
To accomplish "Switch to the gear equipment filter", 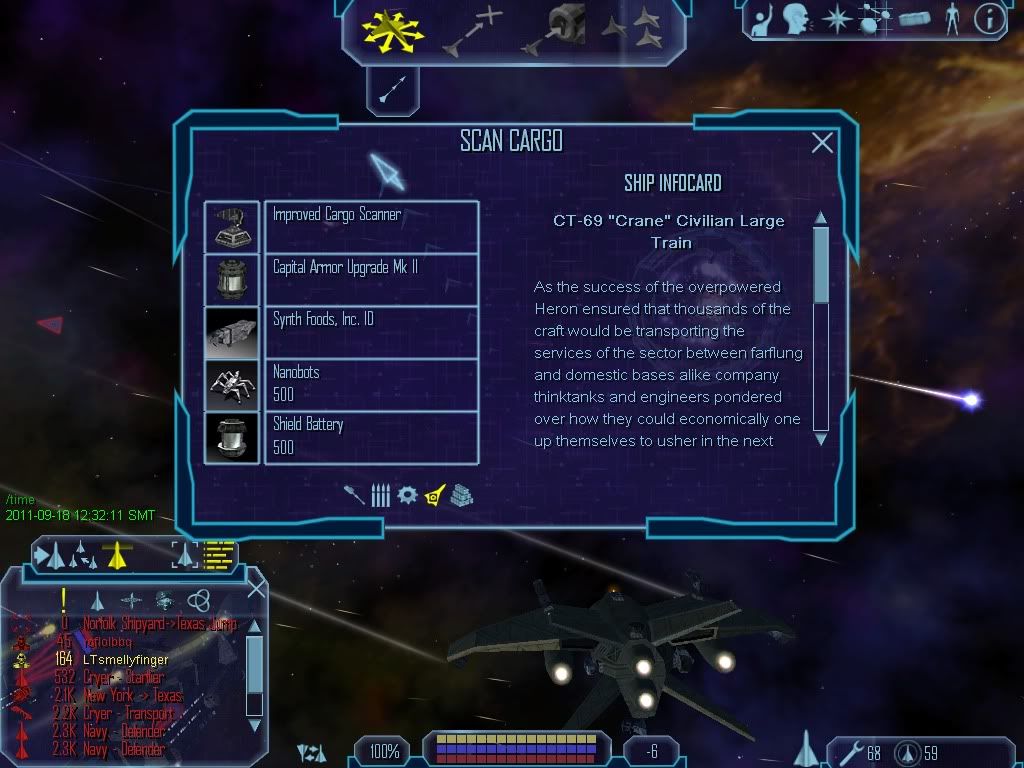I will [x=407, y=495].
